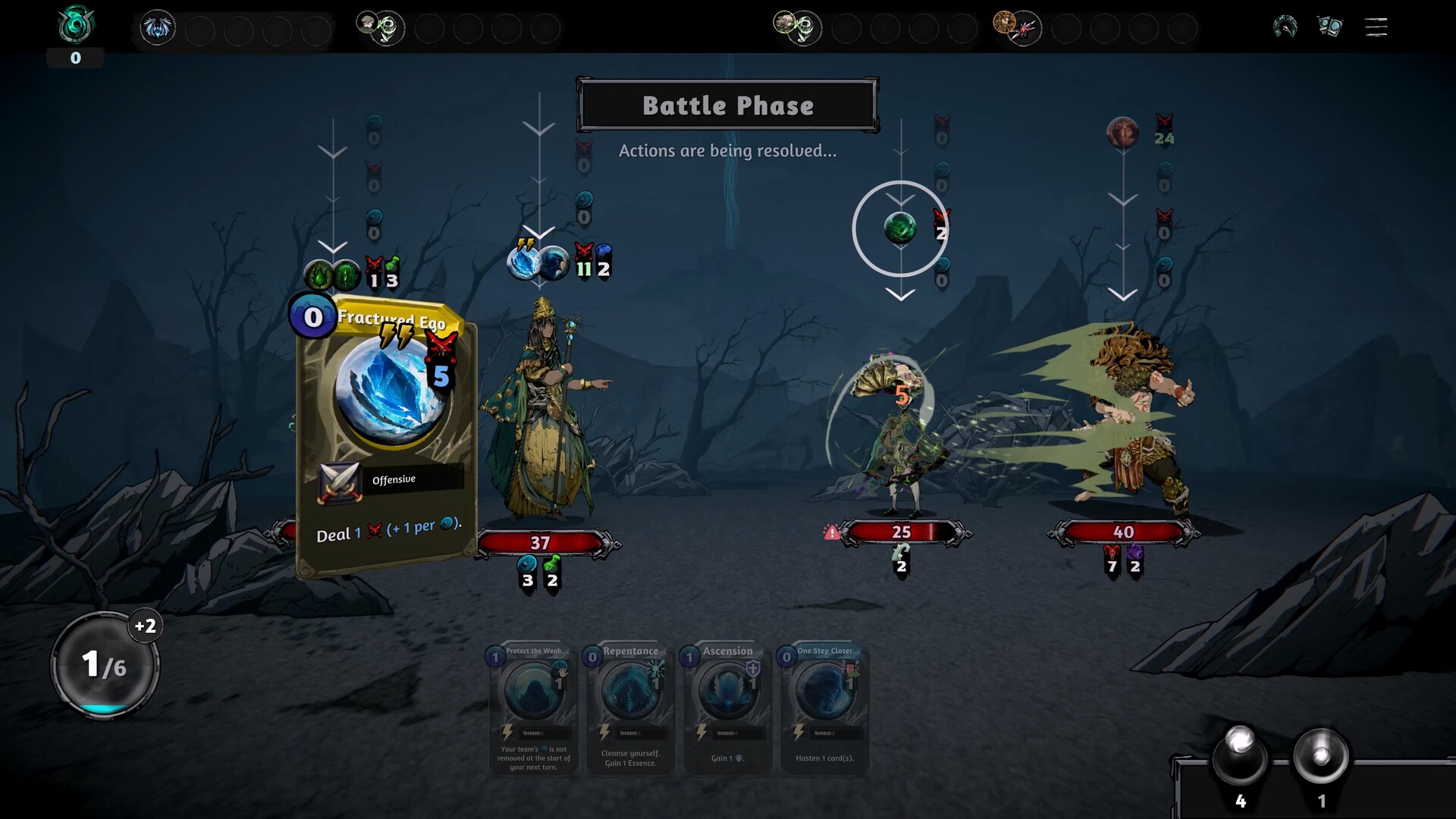Toggle the lightning speed icon on Ascension card
Image resolution: width=1456 pixels, height=819 pixels.
pos(701,733)
